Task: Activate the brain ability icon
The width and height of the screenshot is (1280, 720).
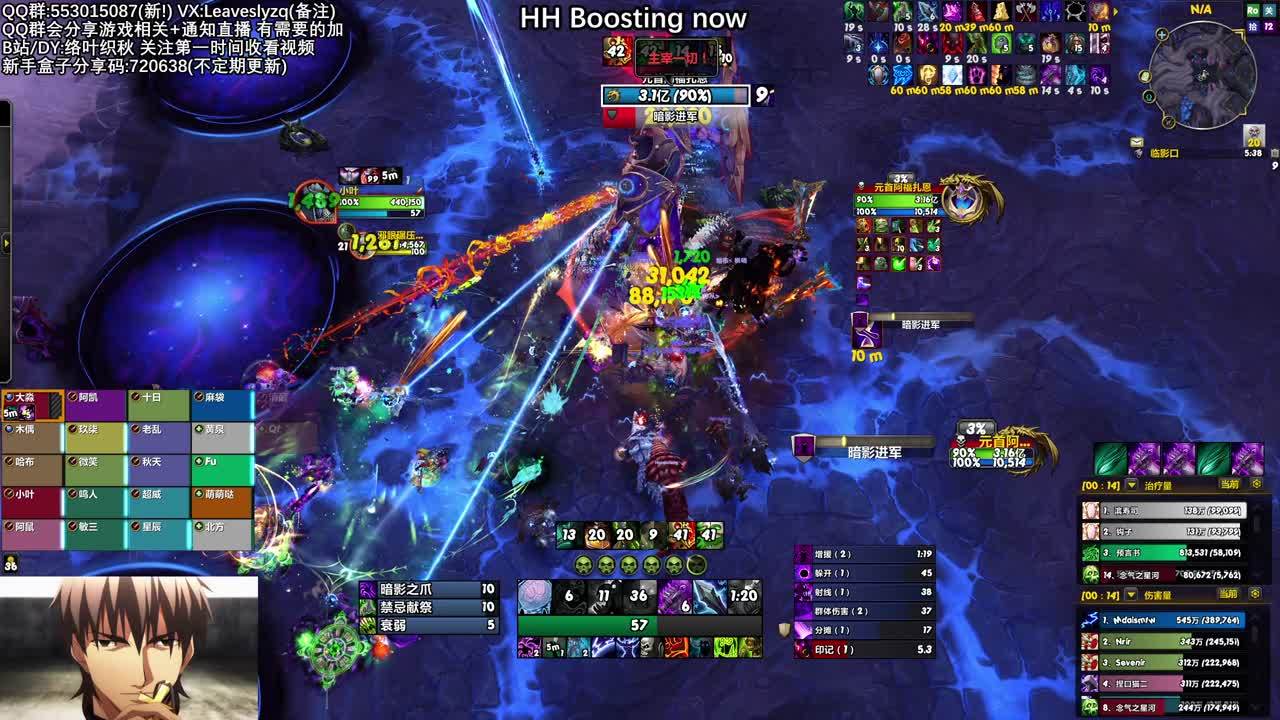Action: 535,596
